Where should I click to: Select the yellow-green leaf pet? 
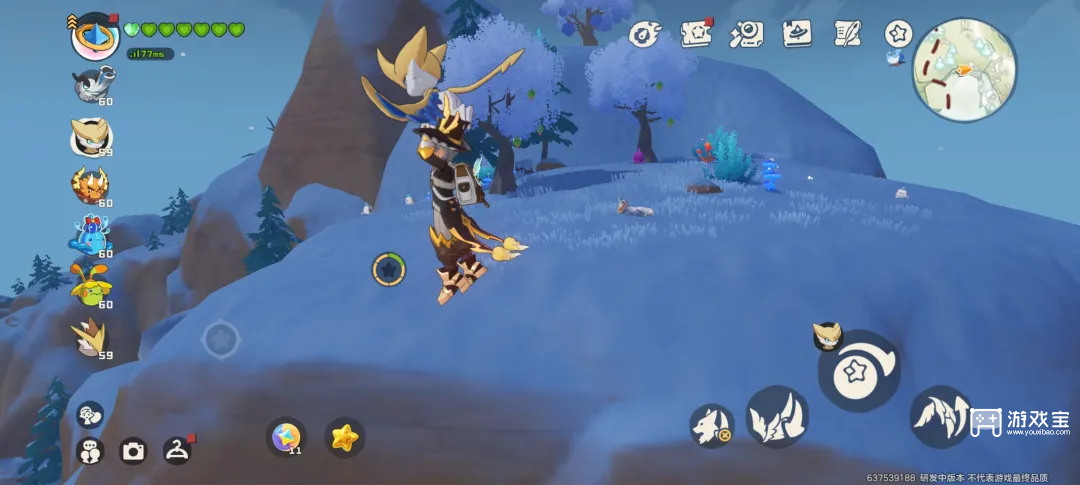(90, 287)
